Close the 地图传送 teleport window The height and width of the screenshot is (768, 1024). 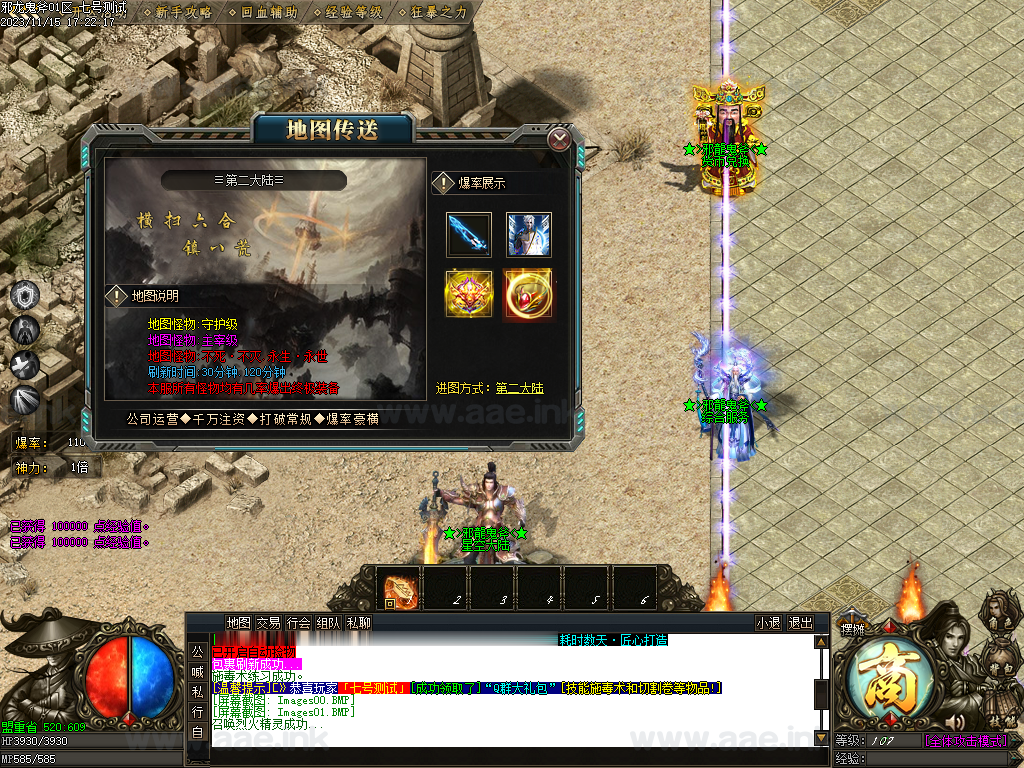[x=560, y=138]
